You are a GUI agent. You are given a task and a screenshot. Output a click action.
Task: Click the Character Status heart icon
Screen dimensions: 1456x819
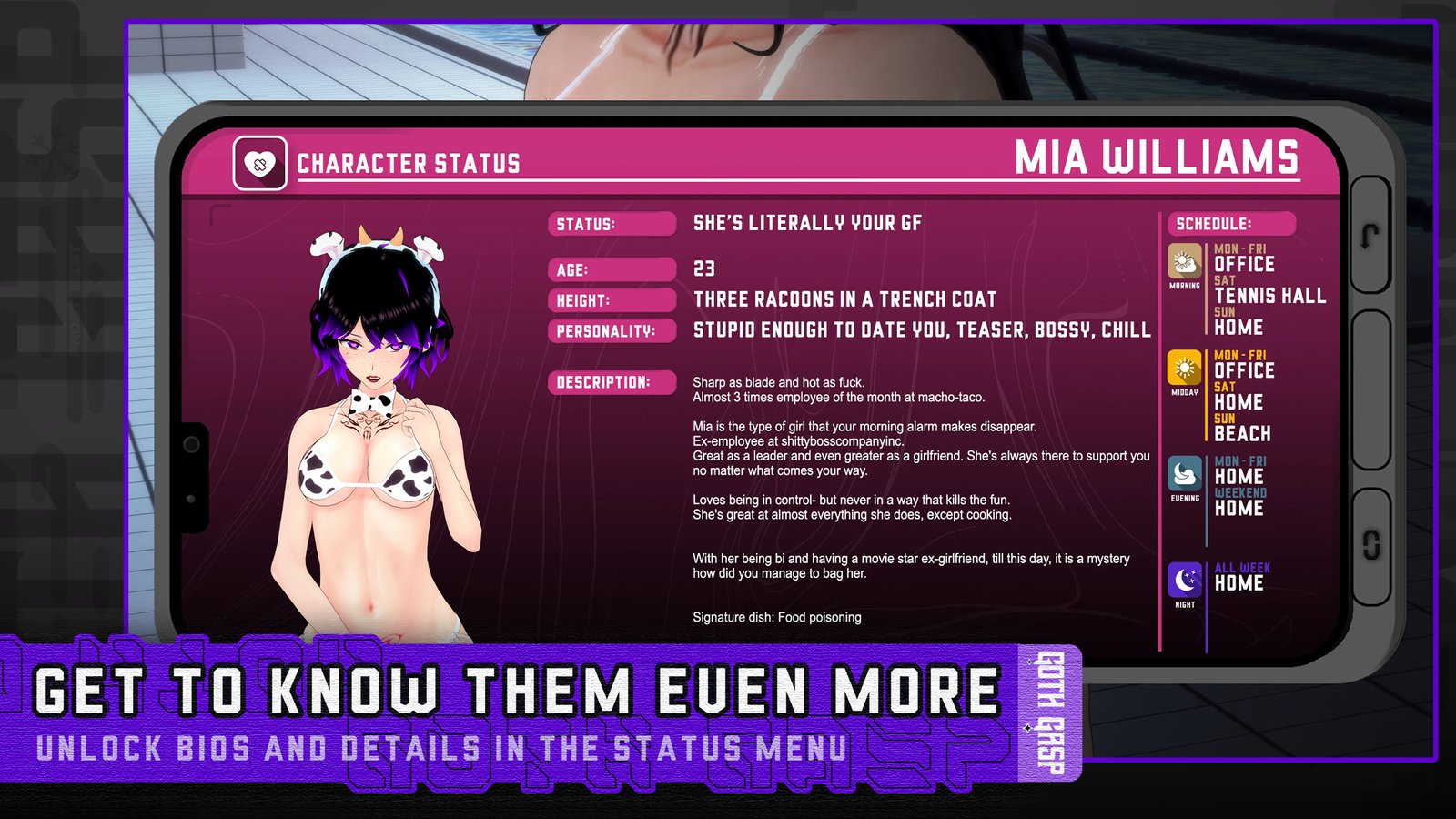(260, 164)
